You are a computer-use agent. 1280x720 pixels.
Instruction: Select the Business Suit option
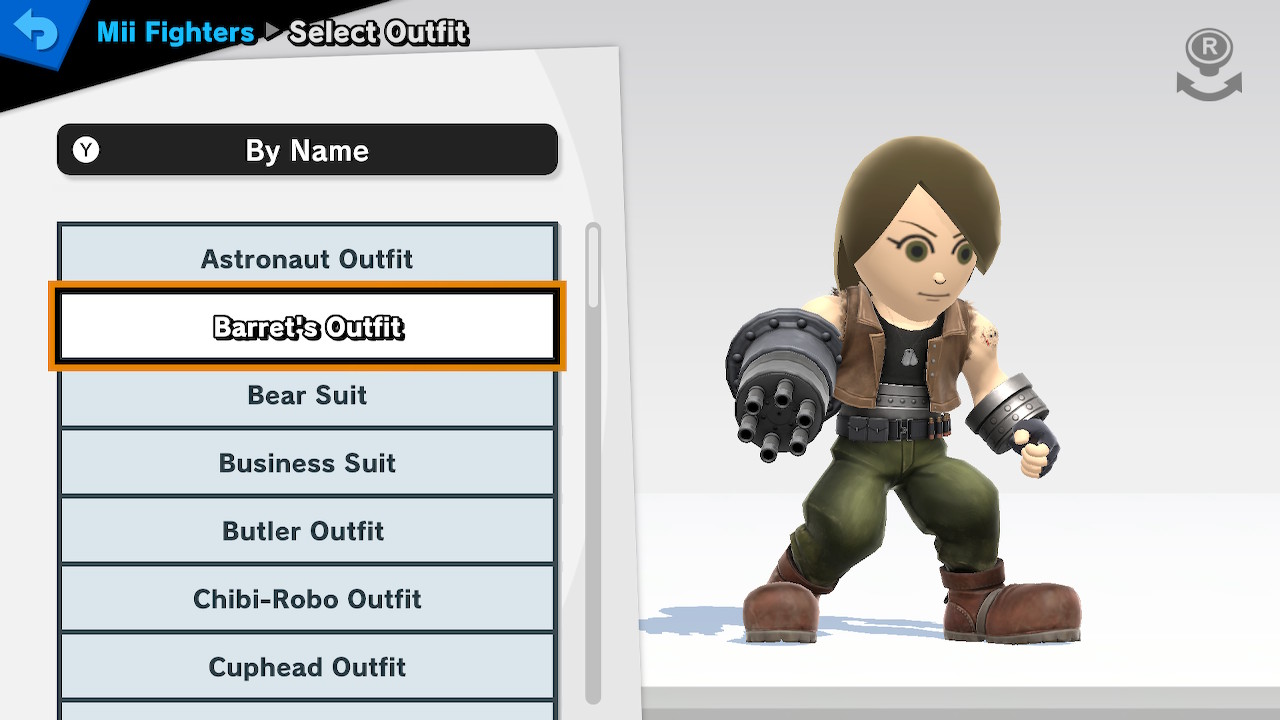pos(307,463)
